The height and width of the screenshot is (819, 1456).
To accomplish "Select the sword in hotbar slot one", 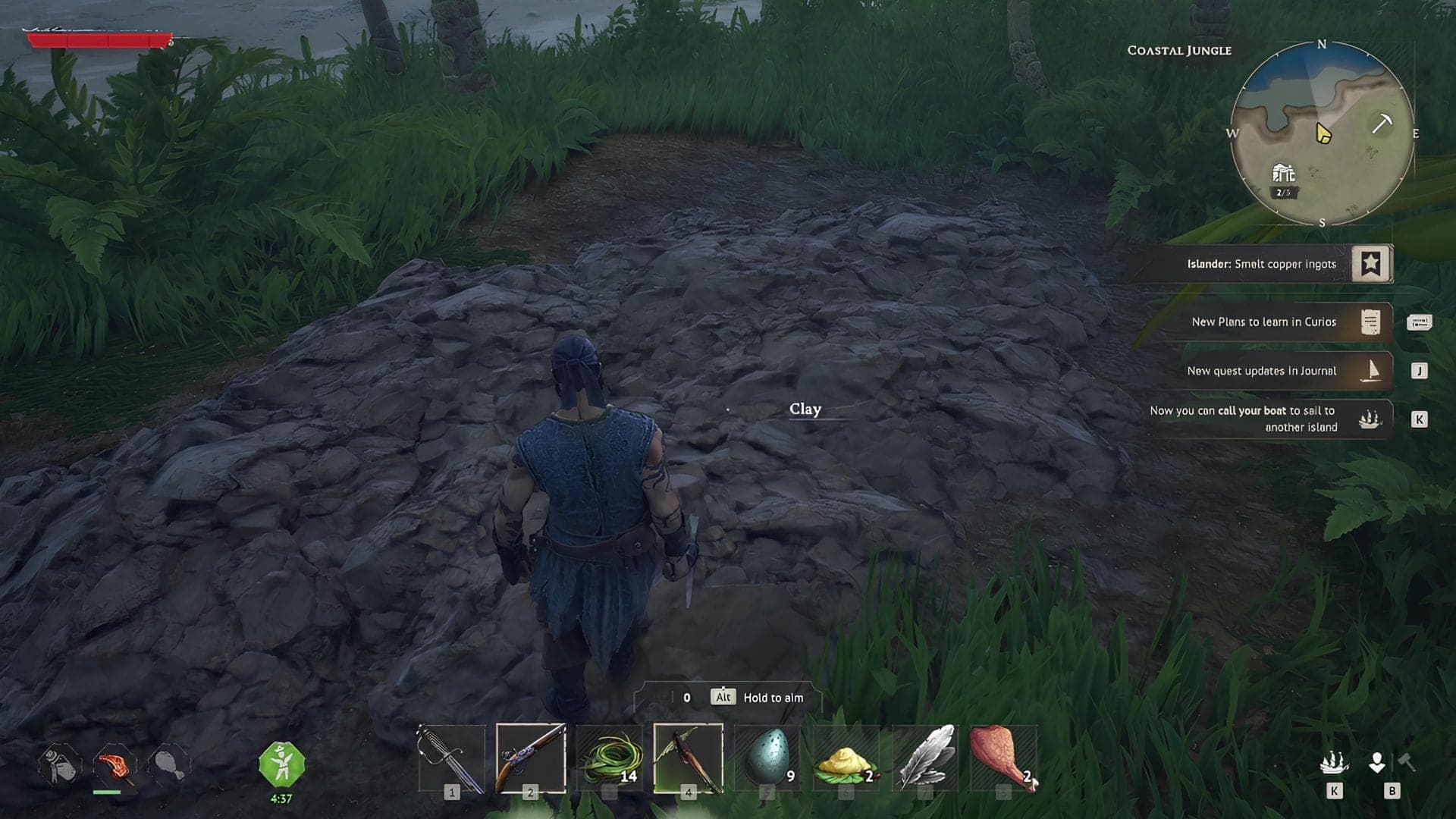I will 452,758.
